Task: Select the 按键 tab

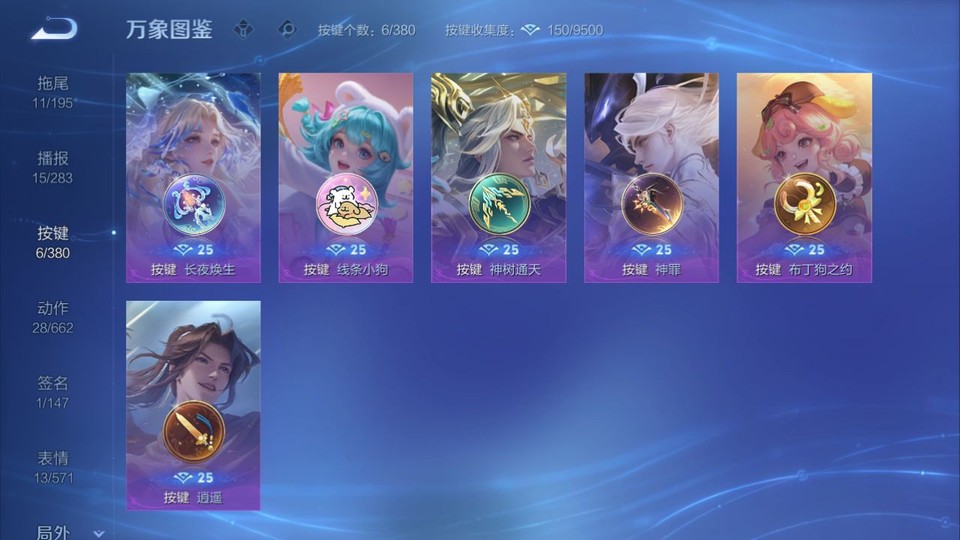Action: pos(53,241)
